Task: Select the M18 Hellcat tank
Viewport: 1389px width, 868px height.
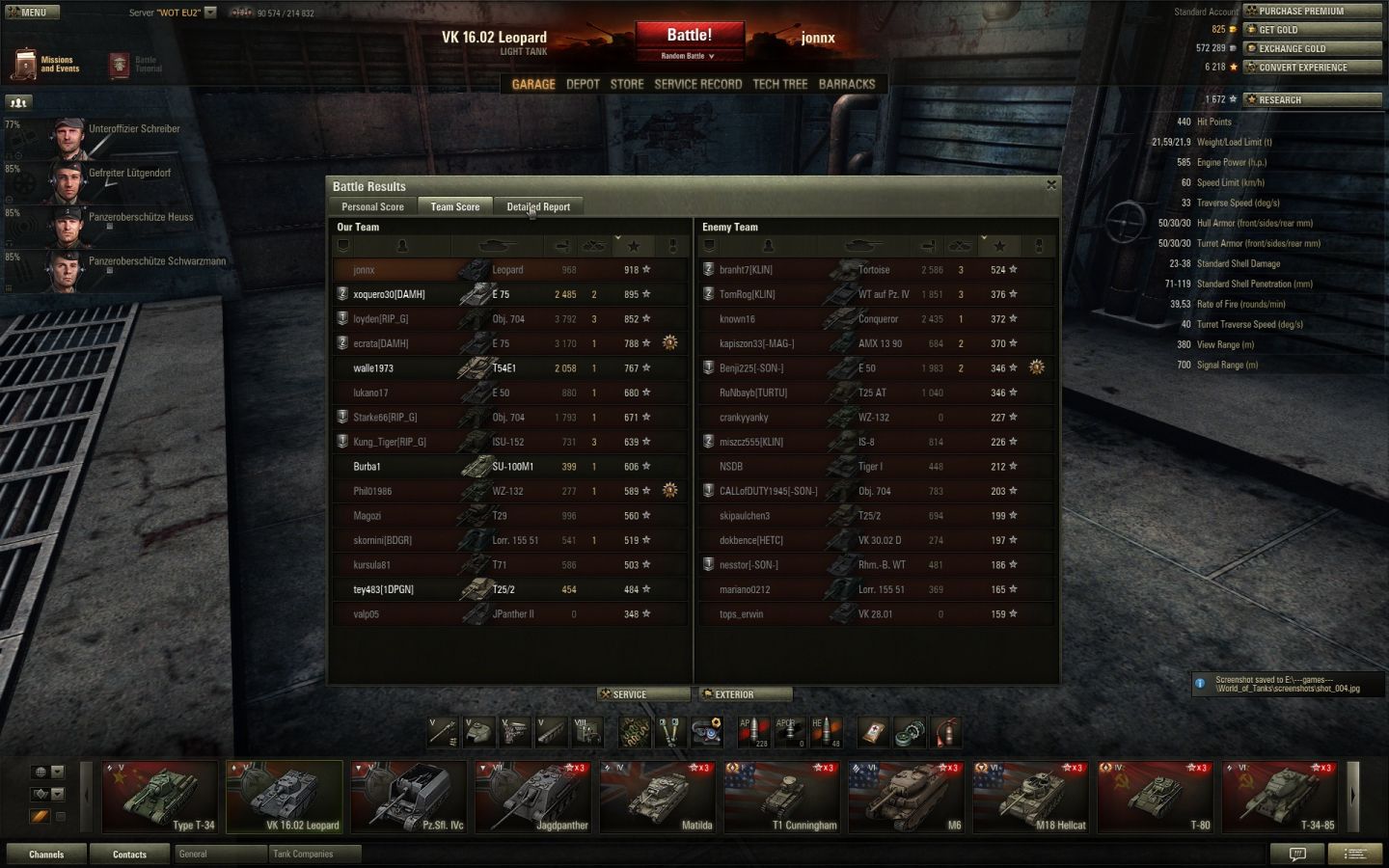Action: (x=1031, y=798)
